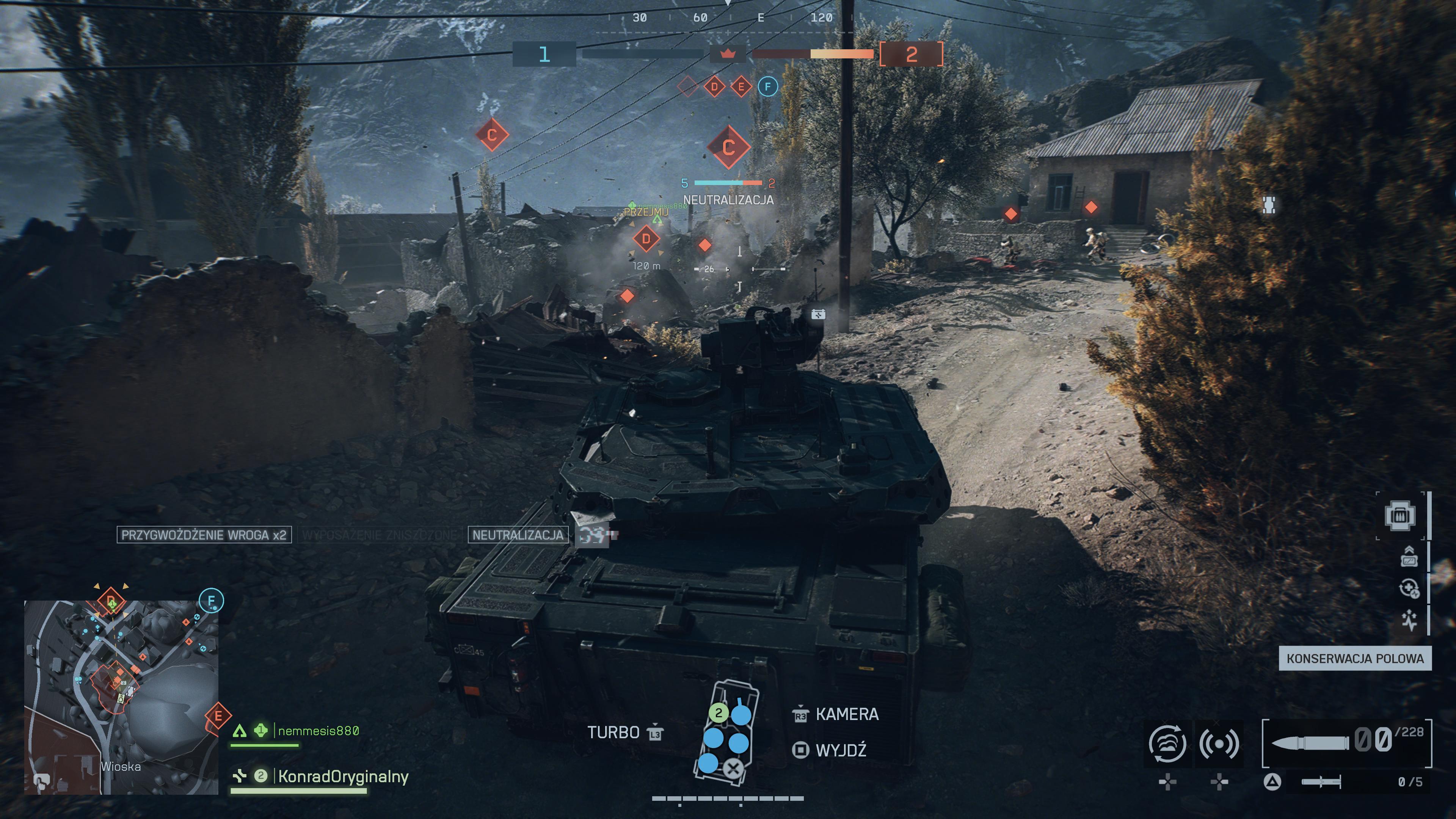The height and width of the screenshot is (819, 1456).
Task: Click the E objective marker on minimap edge
Action: coord(218,717)
